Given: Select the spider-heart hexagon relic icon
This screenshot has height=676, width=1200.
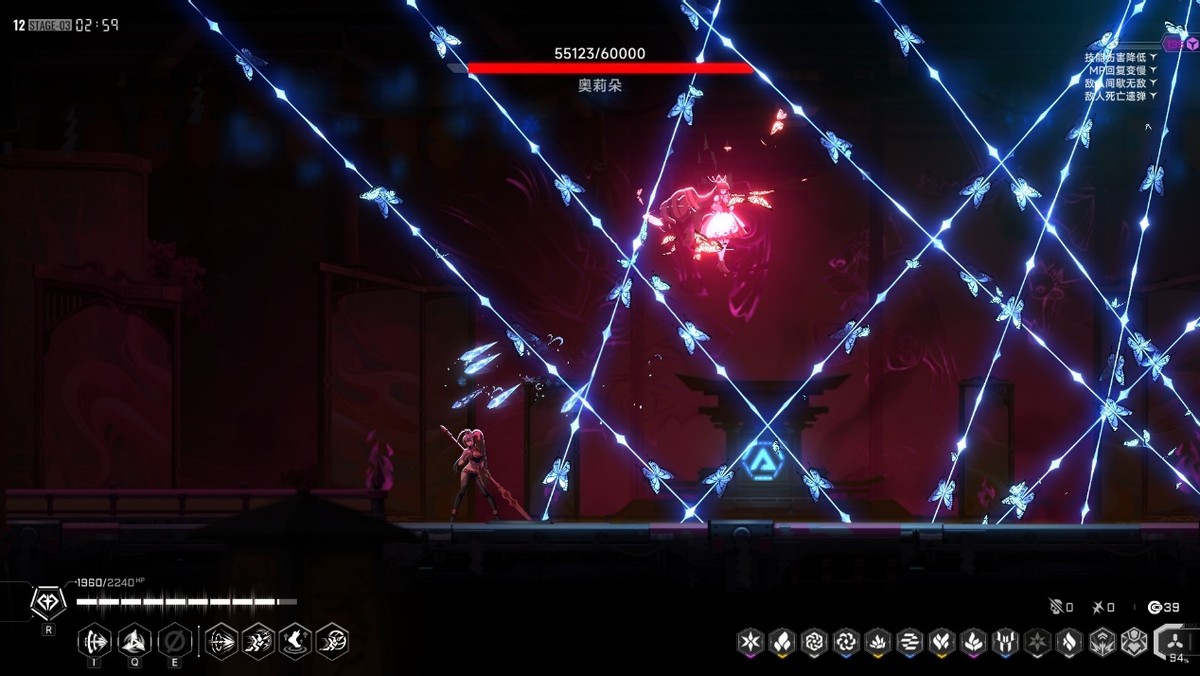Looking at the screenshot, I should (1132, 641).
